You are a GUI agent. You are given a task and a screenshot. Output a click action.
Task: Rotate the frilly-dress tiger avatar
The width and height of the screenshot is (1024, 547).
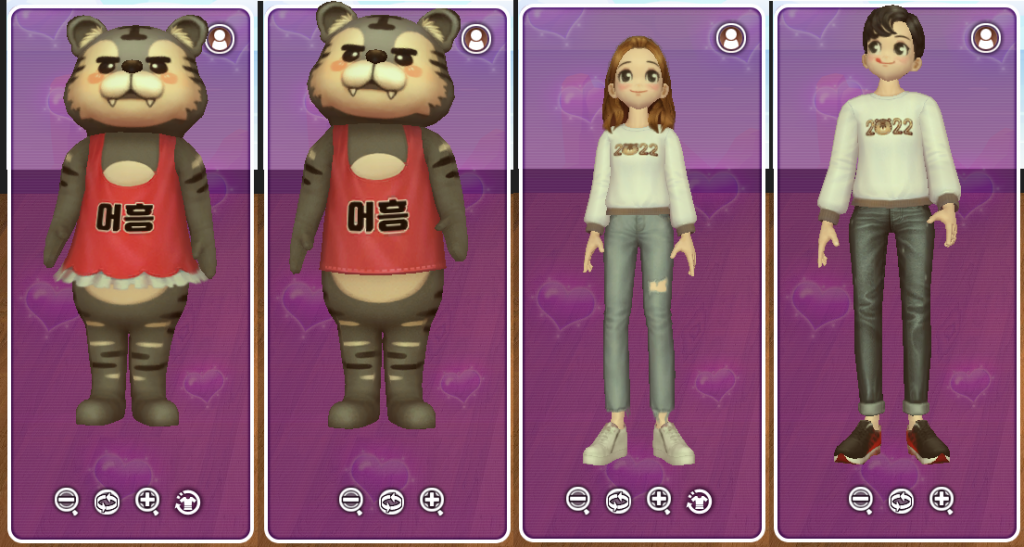[107, 502]
